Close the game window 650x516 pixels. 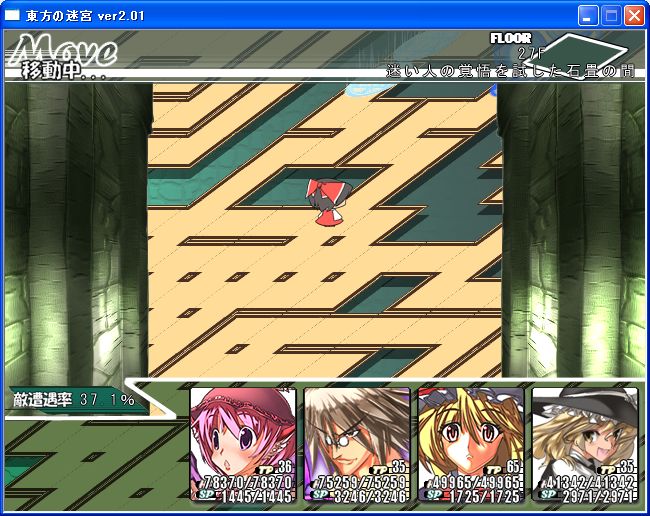tap(634, 15)
